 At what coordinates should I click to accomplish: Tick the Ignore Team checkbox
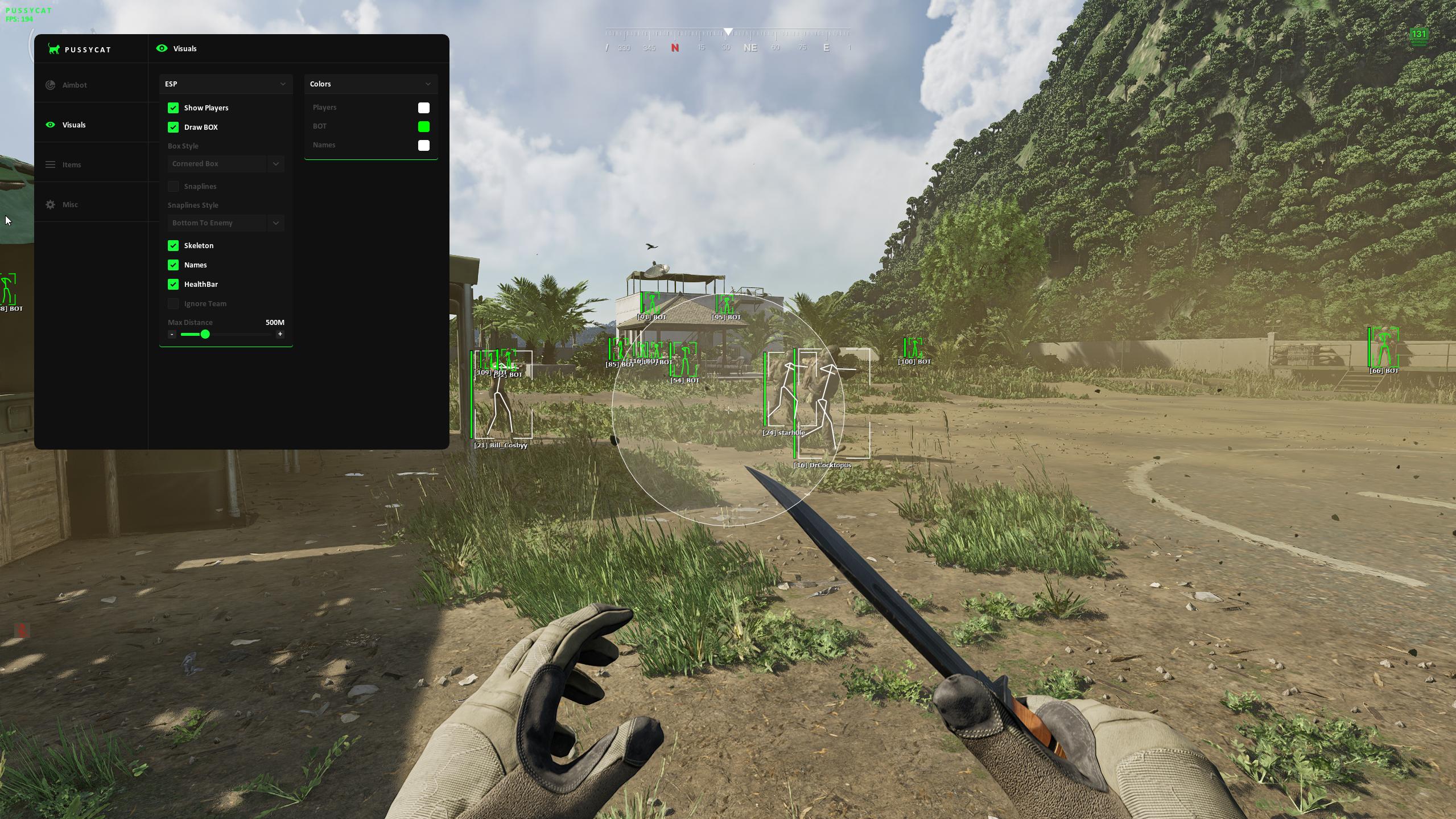tap(173, 303)
